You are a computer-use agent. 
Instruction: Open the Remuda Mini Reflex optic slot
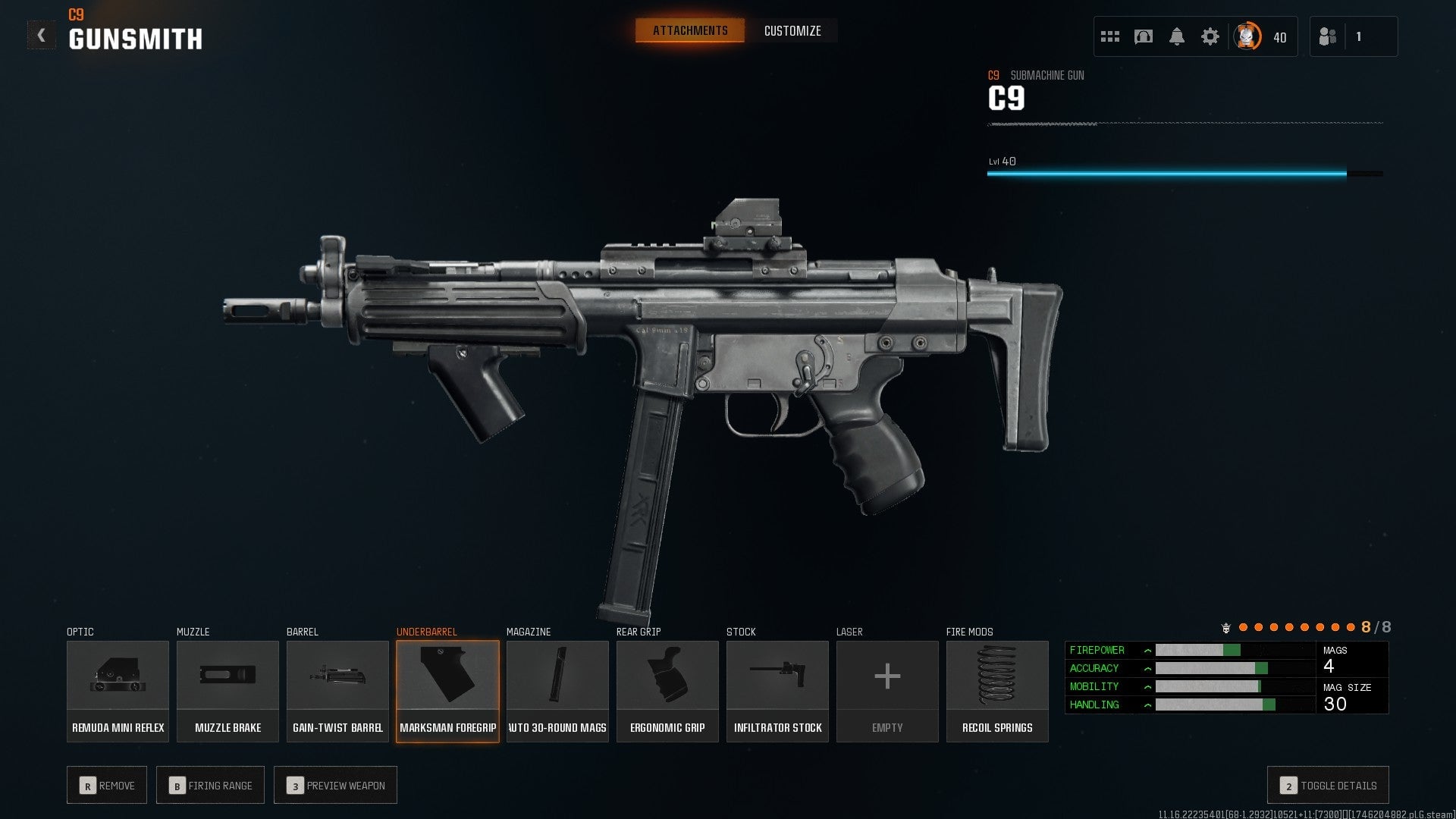[118, 690]
